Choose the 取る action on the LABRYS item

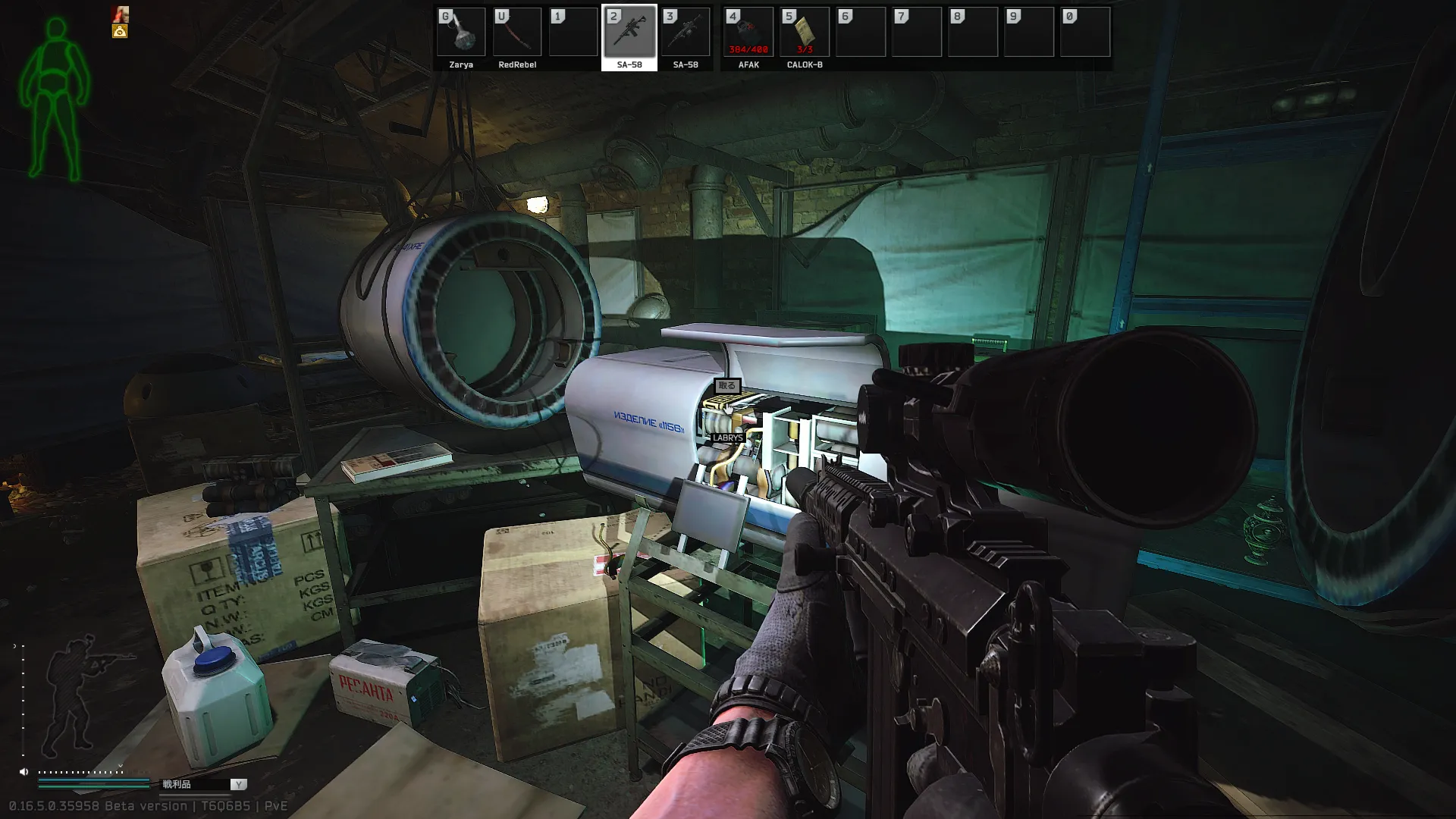pyautogui.click(x=726, y=386)
